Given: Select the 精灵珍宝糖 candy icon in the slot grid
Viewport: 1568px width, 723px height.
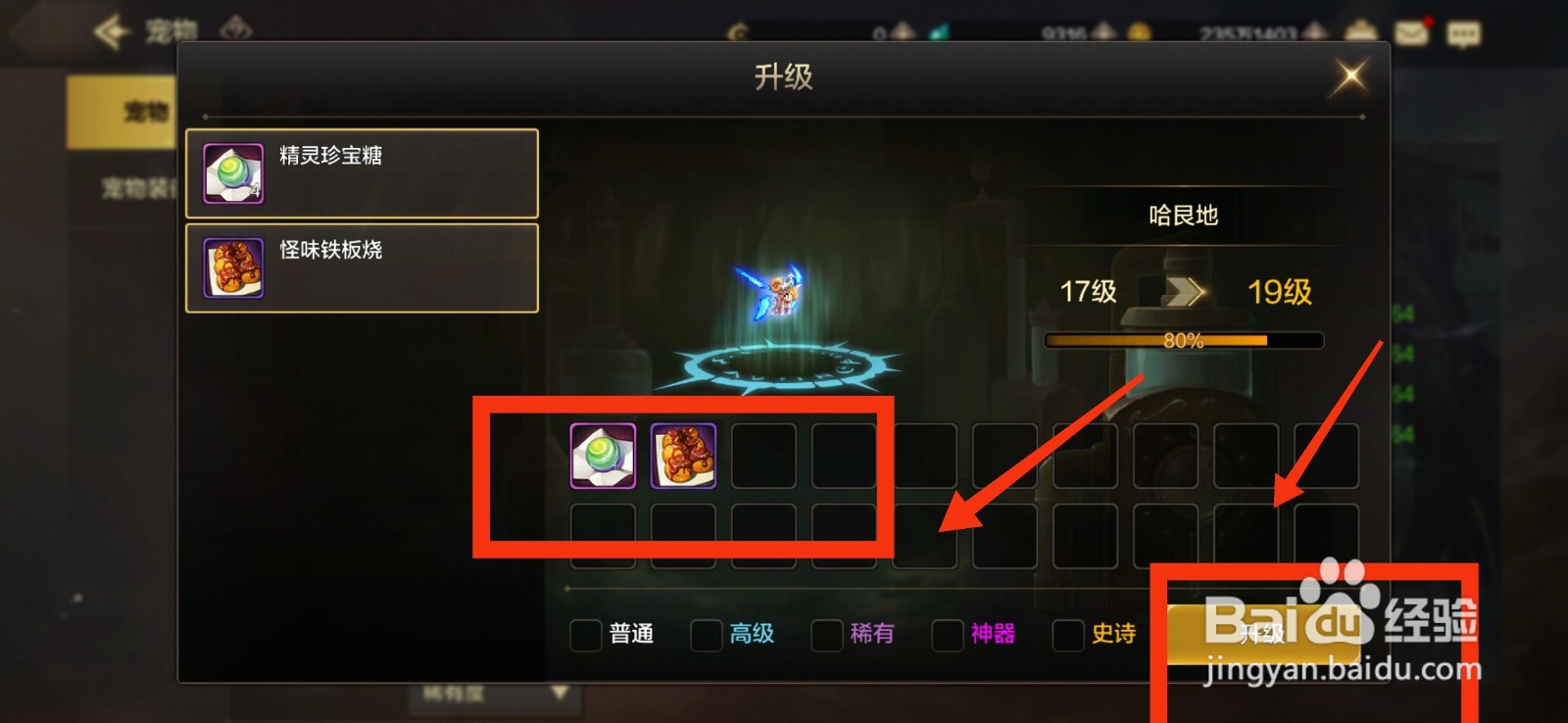Looking at the screenshot, I should pos(602,456).
